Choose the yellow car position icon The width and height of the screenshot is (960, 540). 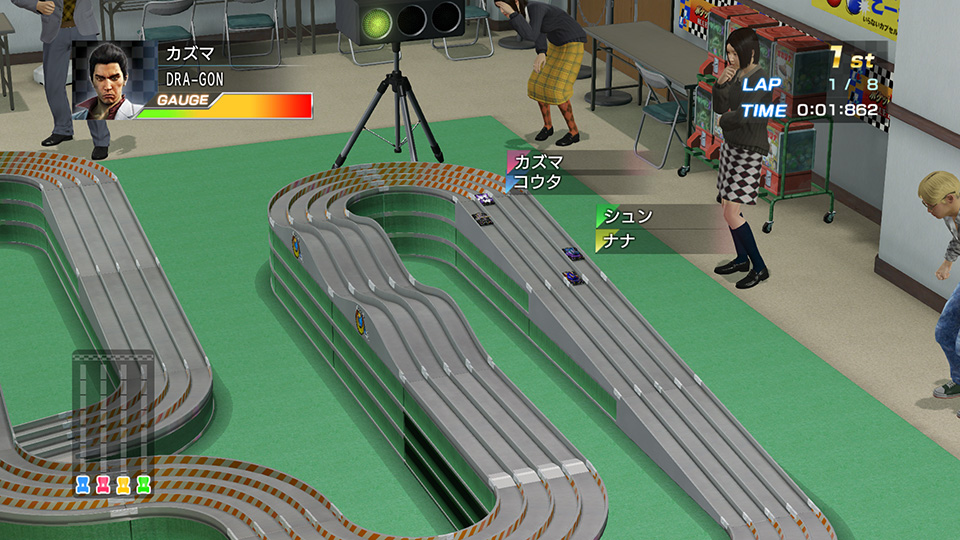click(x=124, y=485)
